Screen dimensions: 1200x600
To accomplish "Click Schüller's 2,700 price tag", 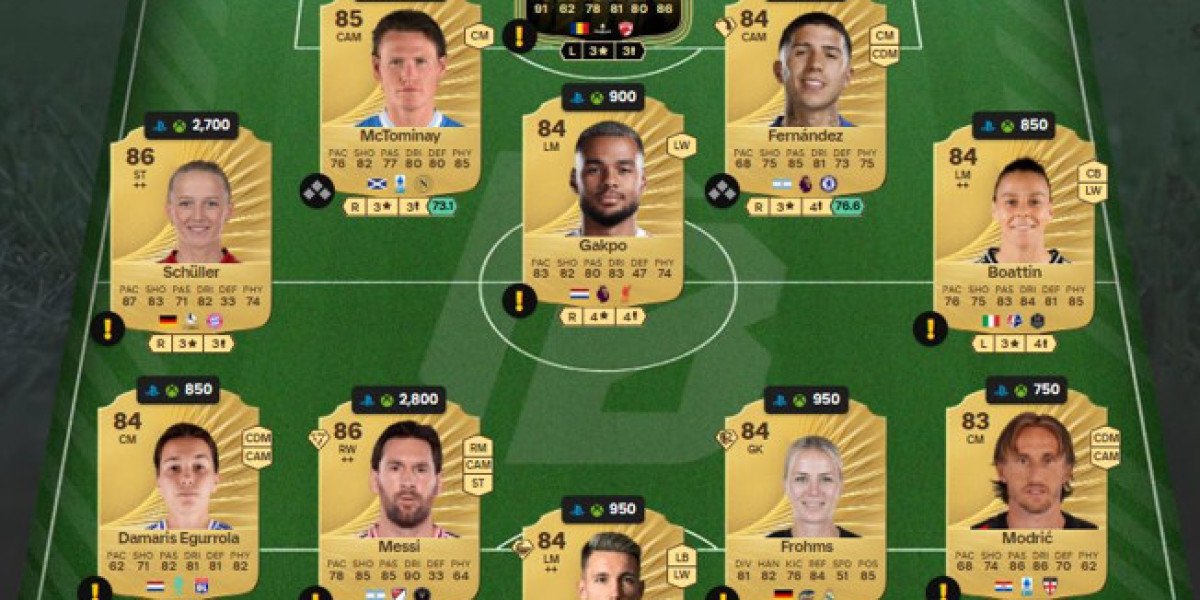I will pos(191,126).
